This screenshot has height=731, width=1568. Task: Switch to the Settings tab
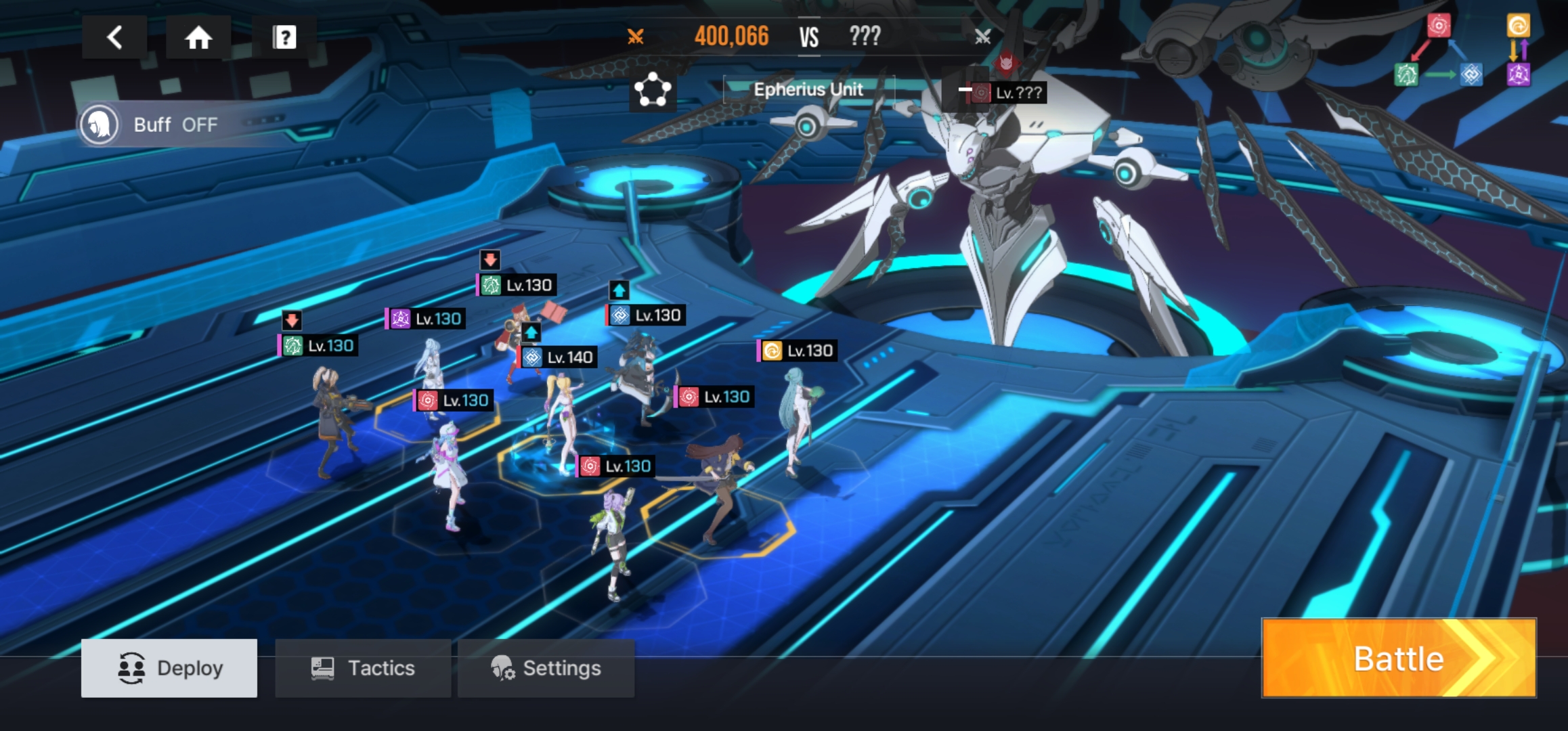pos(546,668)
